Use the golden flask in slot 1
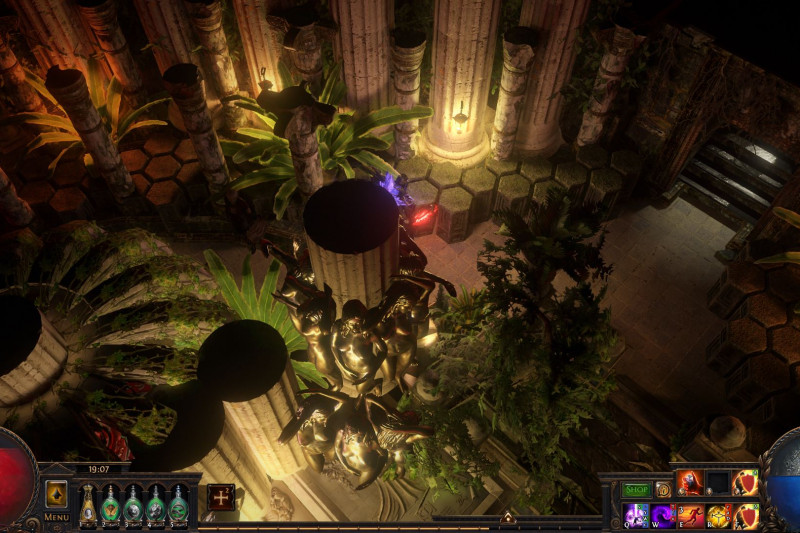Screen dimensions: 800x533 (x=88, y=503)
